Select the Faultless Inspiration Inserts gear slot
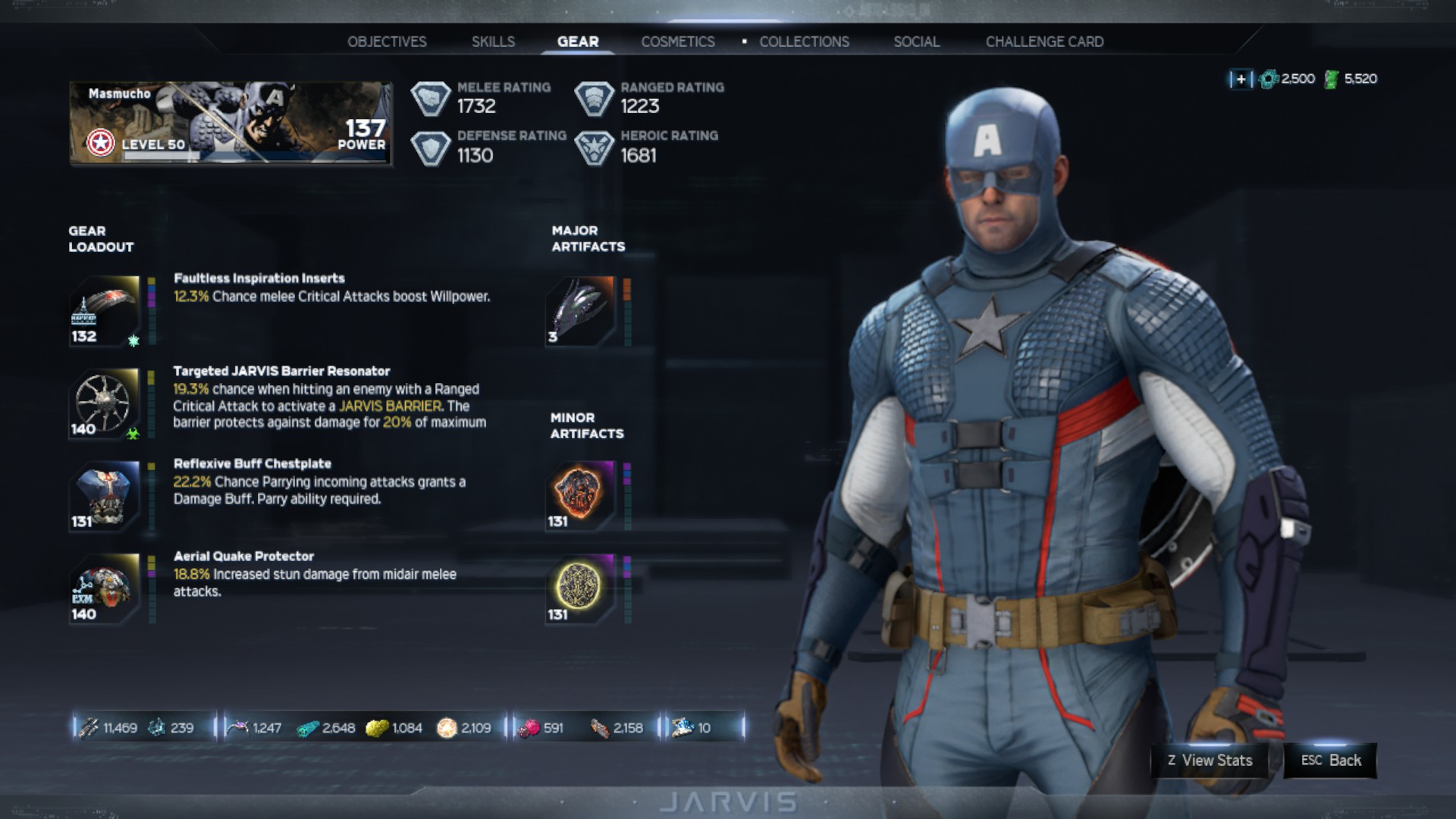This screenshot has height=819, width=1456. pos(105,311)
